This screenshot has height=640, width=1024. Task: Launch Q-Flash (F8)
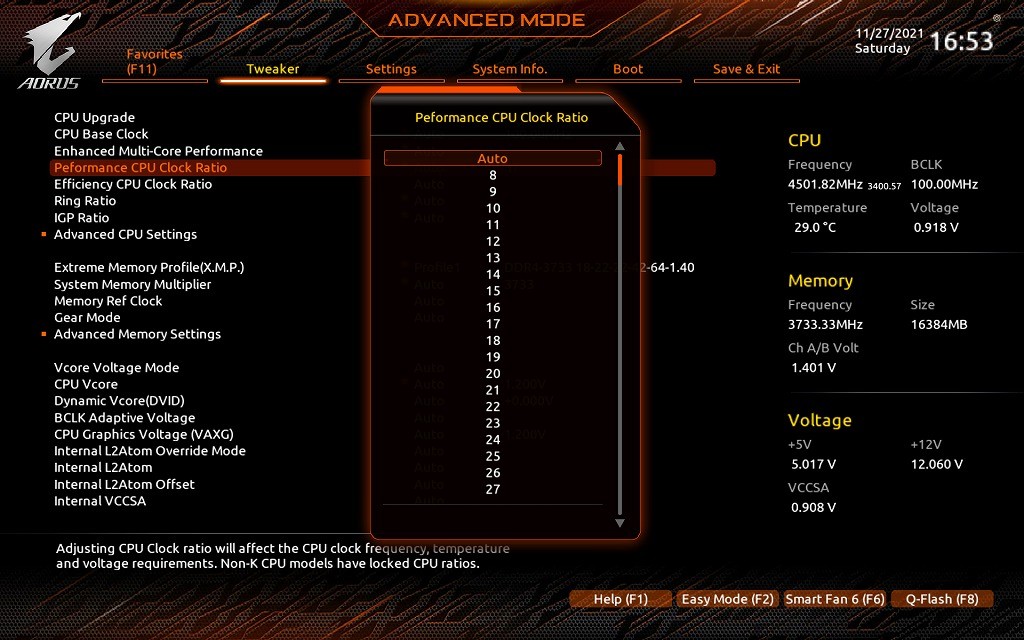[942, 599]
